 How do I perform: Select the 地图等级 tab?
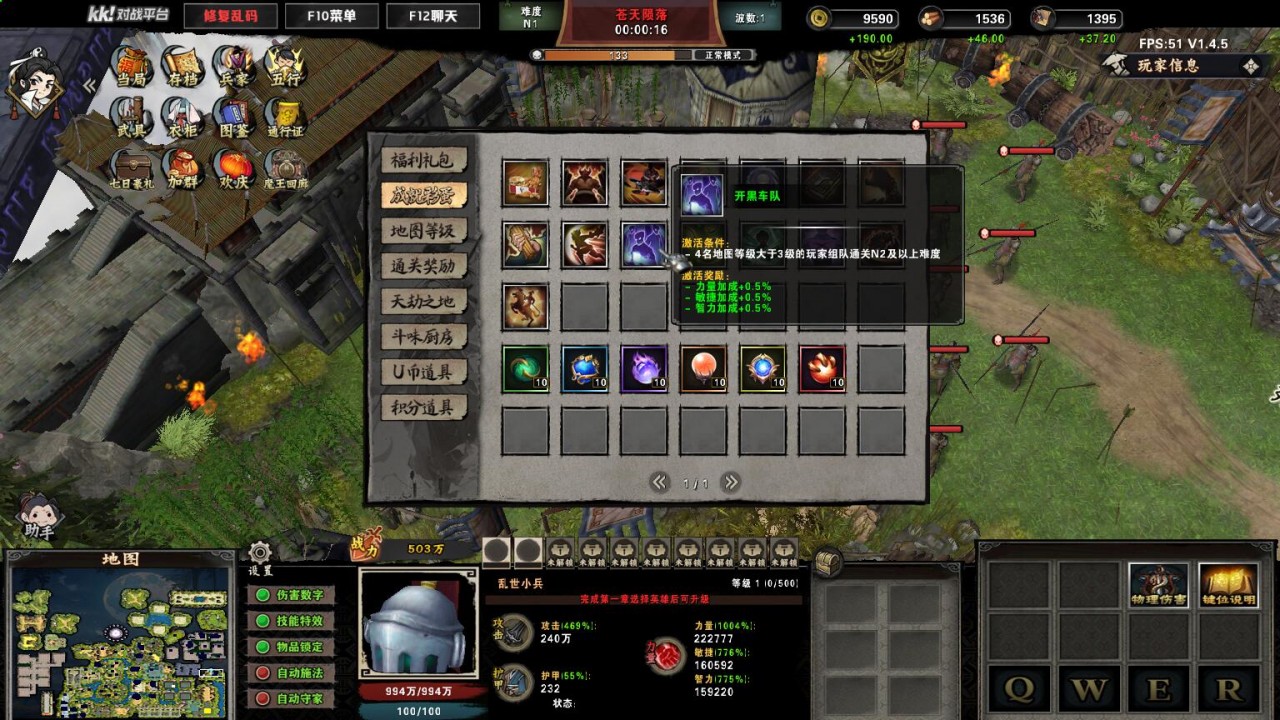423,231
